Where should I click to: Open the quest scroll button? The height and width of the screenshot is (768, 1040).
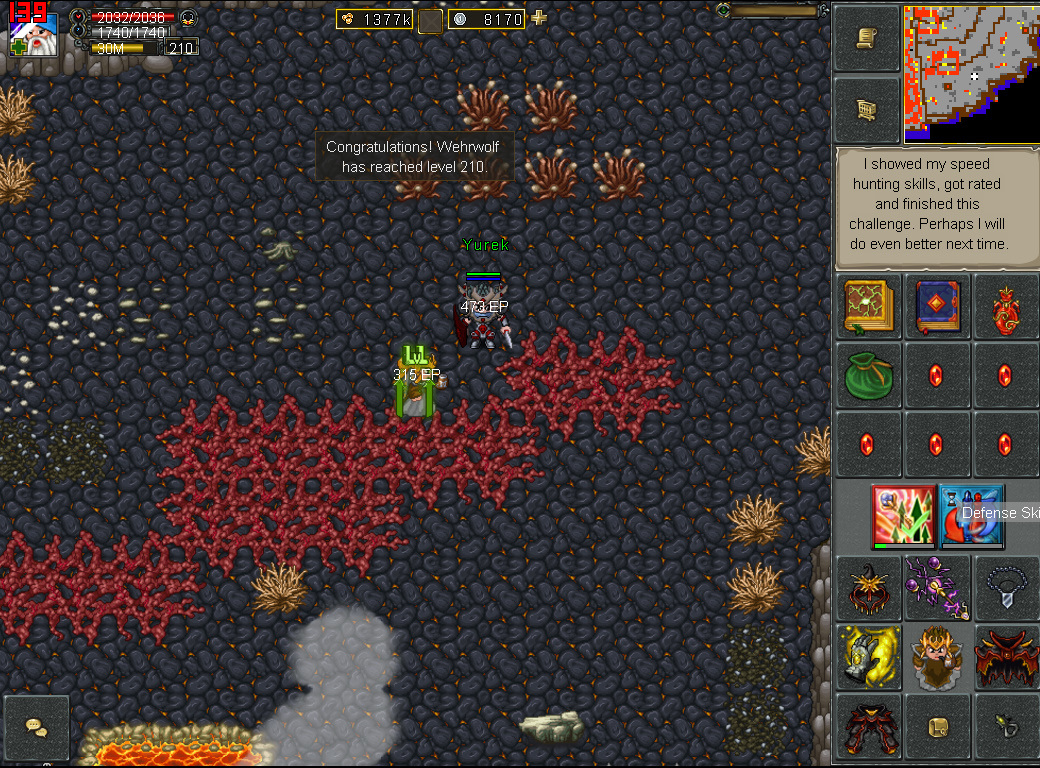[x=866, y=38]
